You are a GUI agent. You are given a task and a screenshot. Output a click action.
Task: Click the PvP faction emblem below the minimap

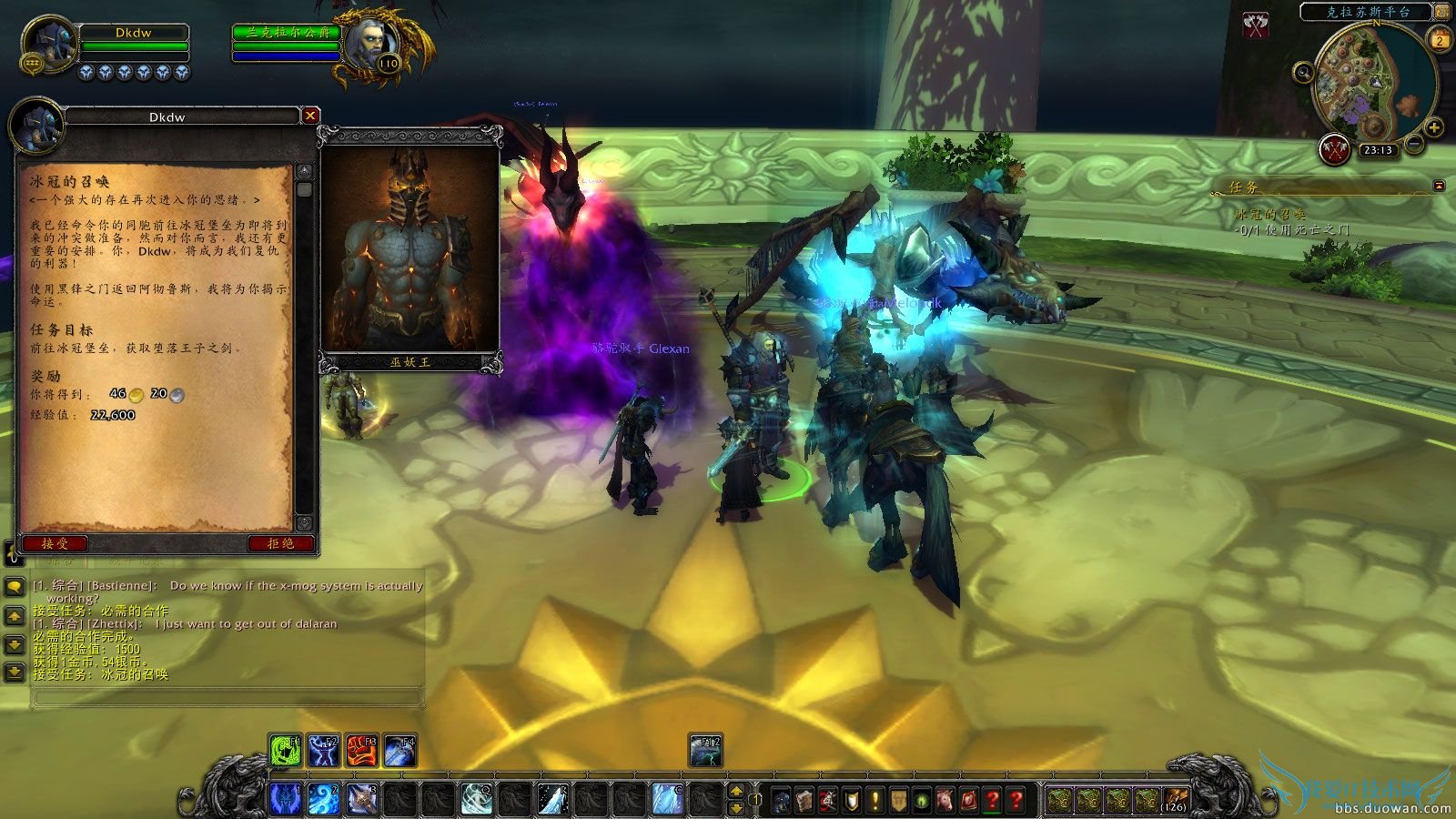tap(1335, 148)
